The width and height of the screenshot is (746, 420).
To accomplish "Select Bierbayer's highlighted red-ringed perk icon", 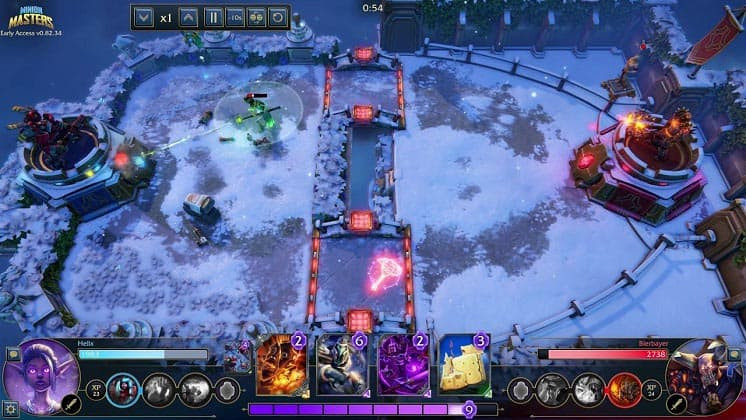I will pos(623,389).
